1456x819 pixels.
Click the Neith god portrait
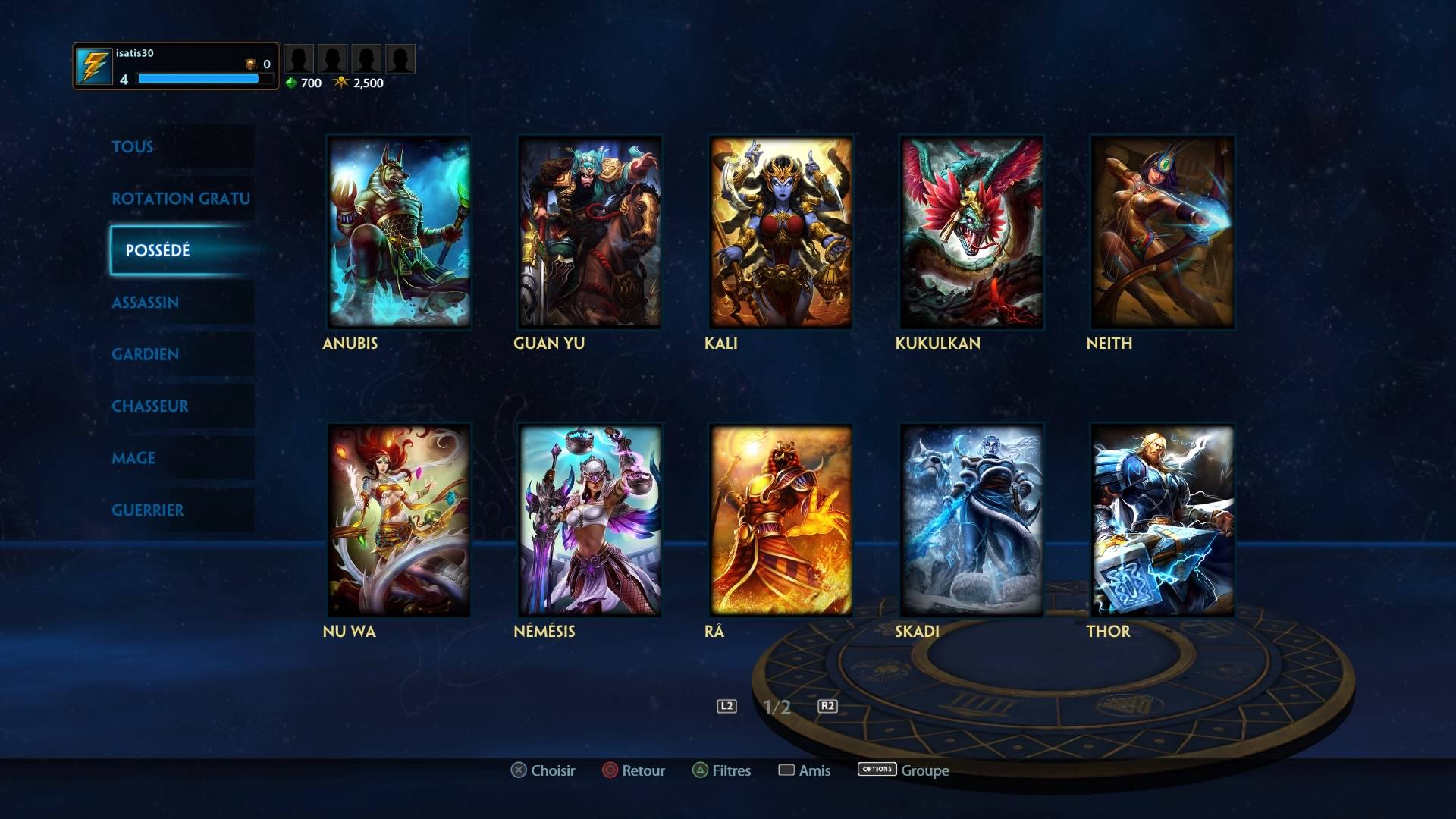pos(1162,232)
